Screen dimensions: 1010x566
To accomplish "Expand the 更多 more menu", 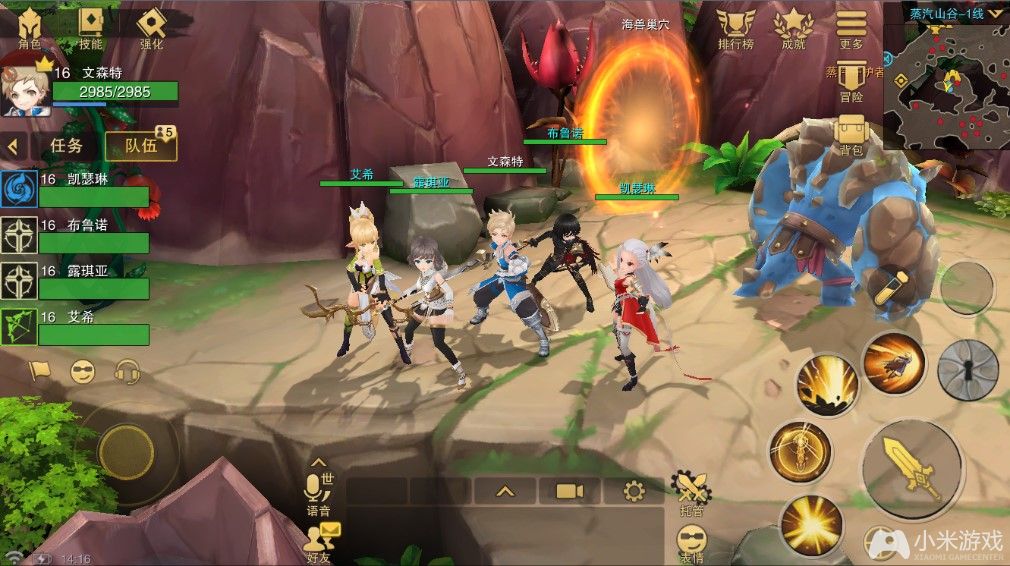I will point(851,27).
